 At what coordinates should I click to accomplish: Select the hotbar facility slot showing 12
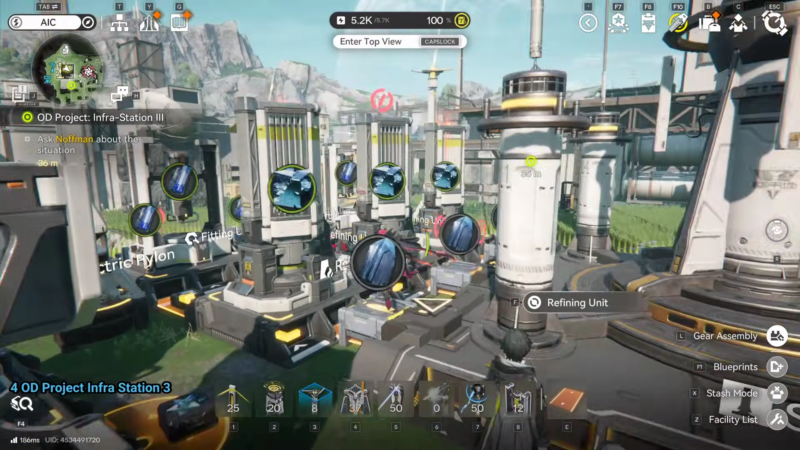tap(517, 401)
